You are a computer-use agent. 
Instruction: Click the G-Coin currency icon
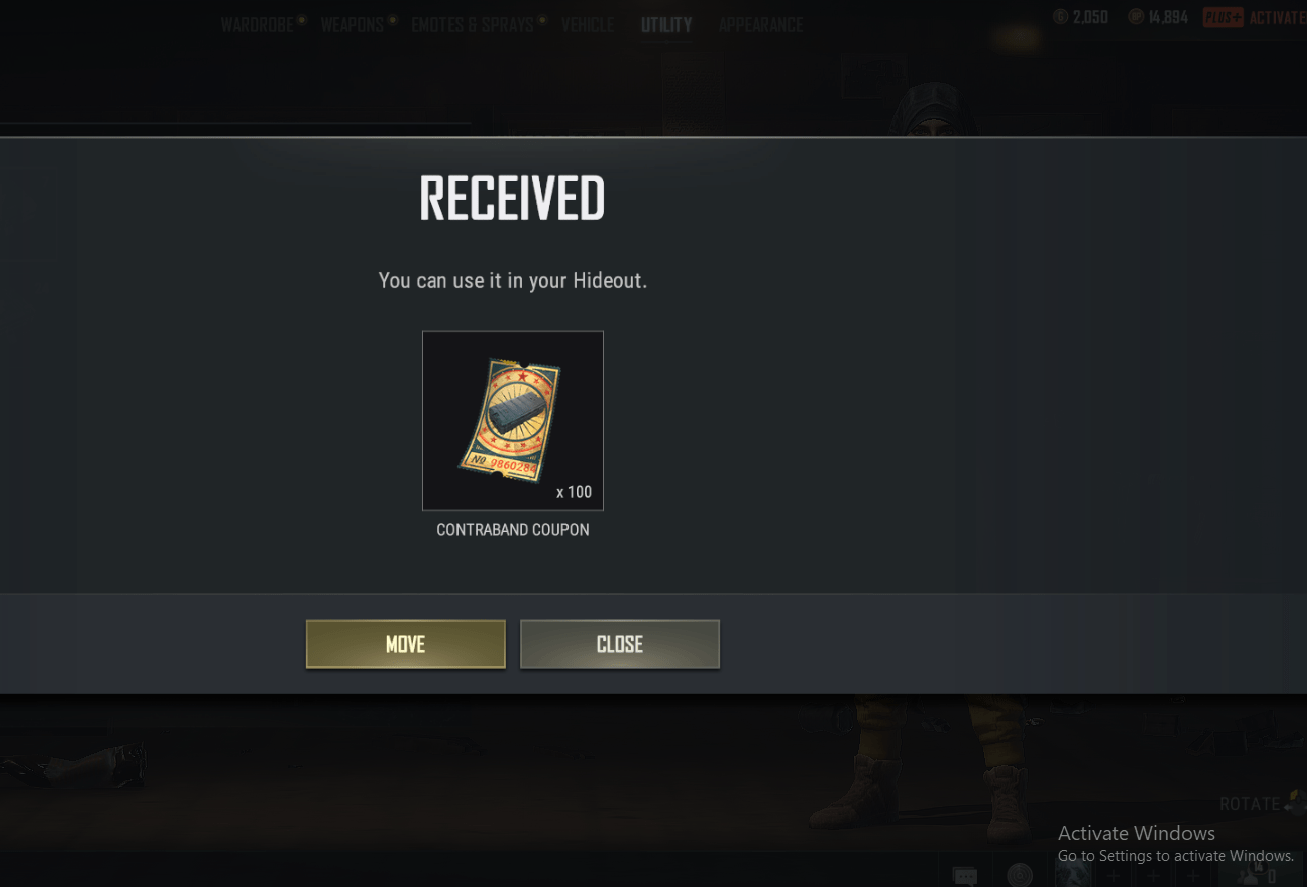click(x=1059, y=15)
